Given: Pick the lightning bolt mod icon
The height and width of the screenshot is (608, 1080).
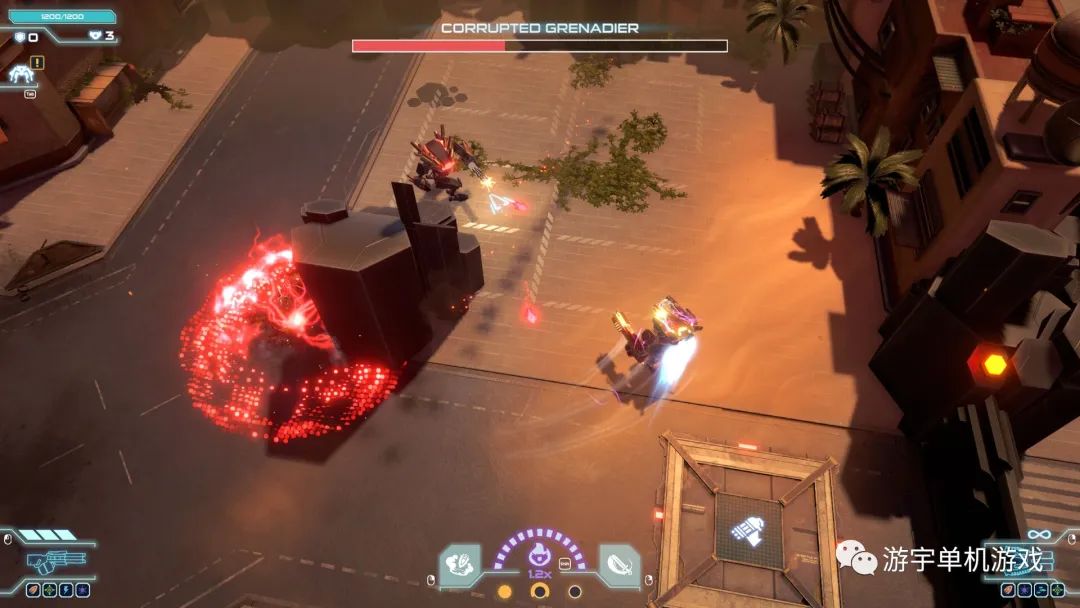Looking at the screenshot, I should [x=65, y=589].
